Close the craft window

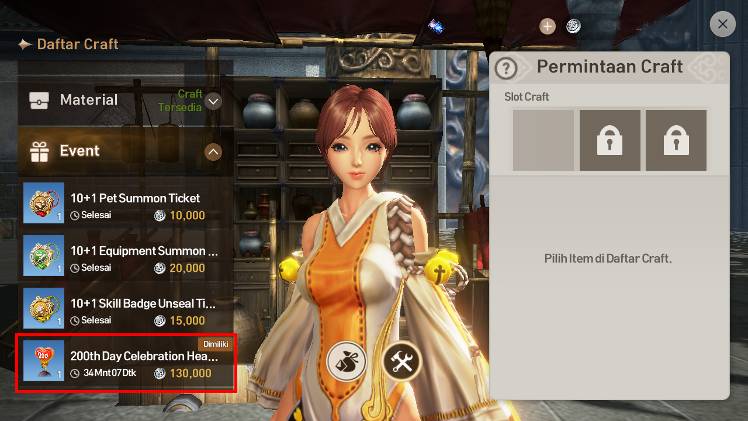coord(722,24)
